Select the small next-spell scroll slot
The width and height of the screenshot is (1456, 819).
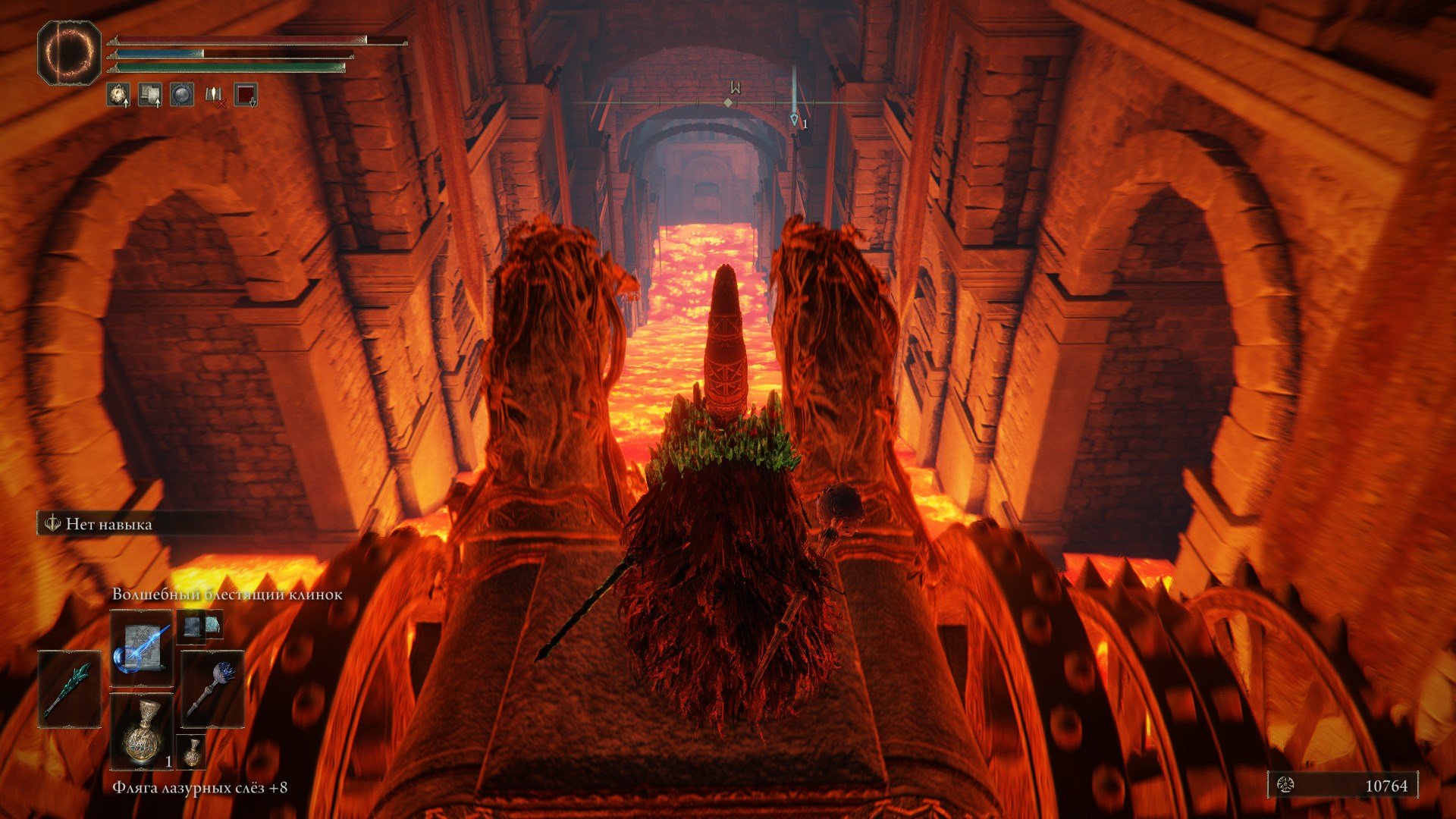coord(200,626)
